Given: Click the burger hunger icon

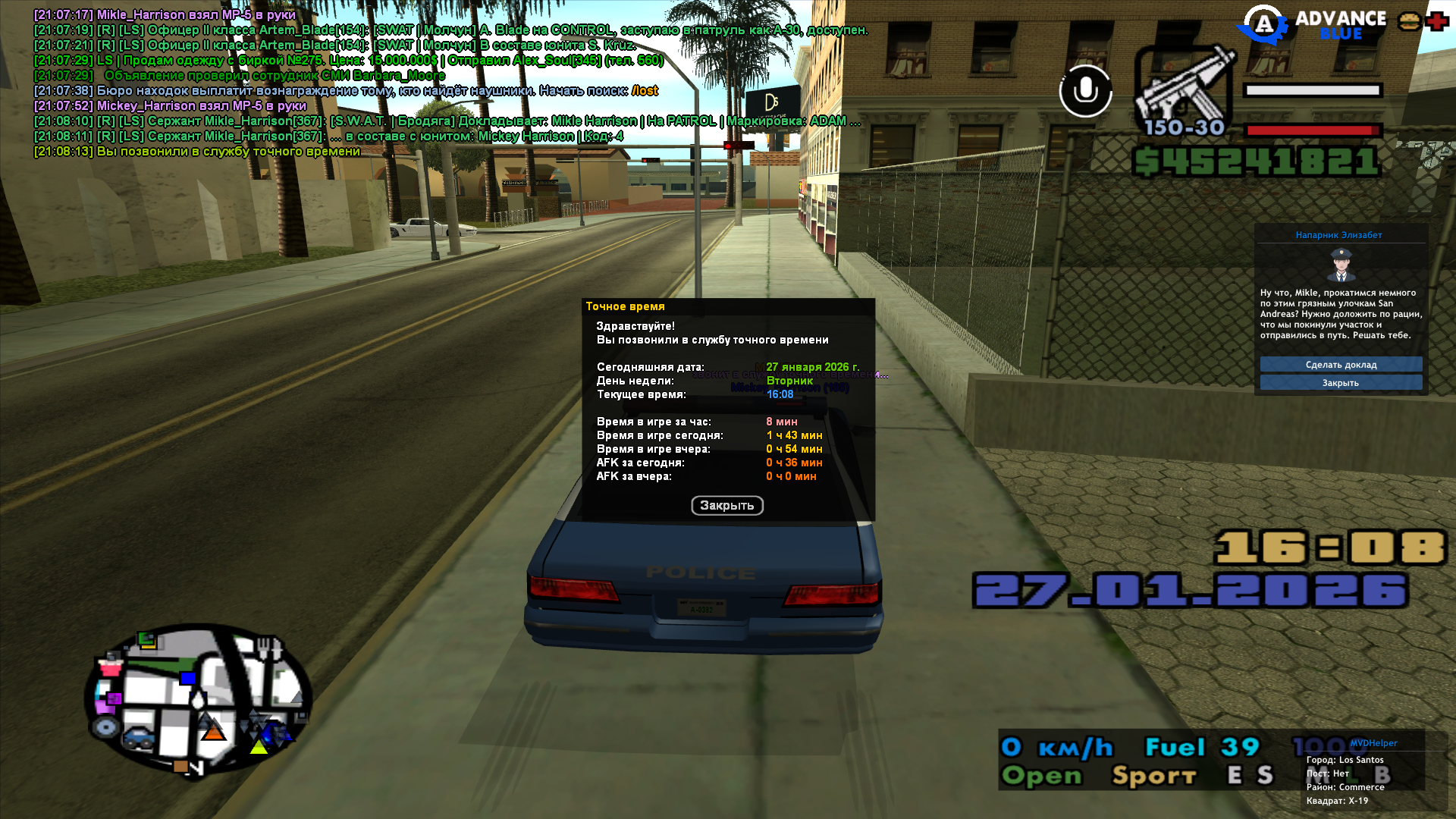Looking at the screenshot, I should click(1409, 22).
